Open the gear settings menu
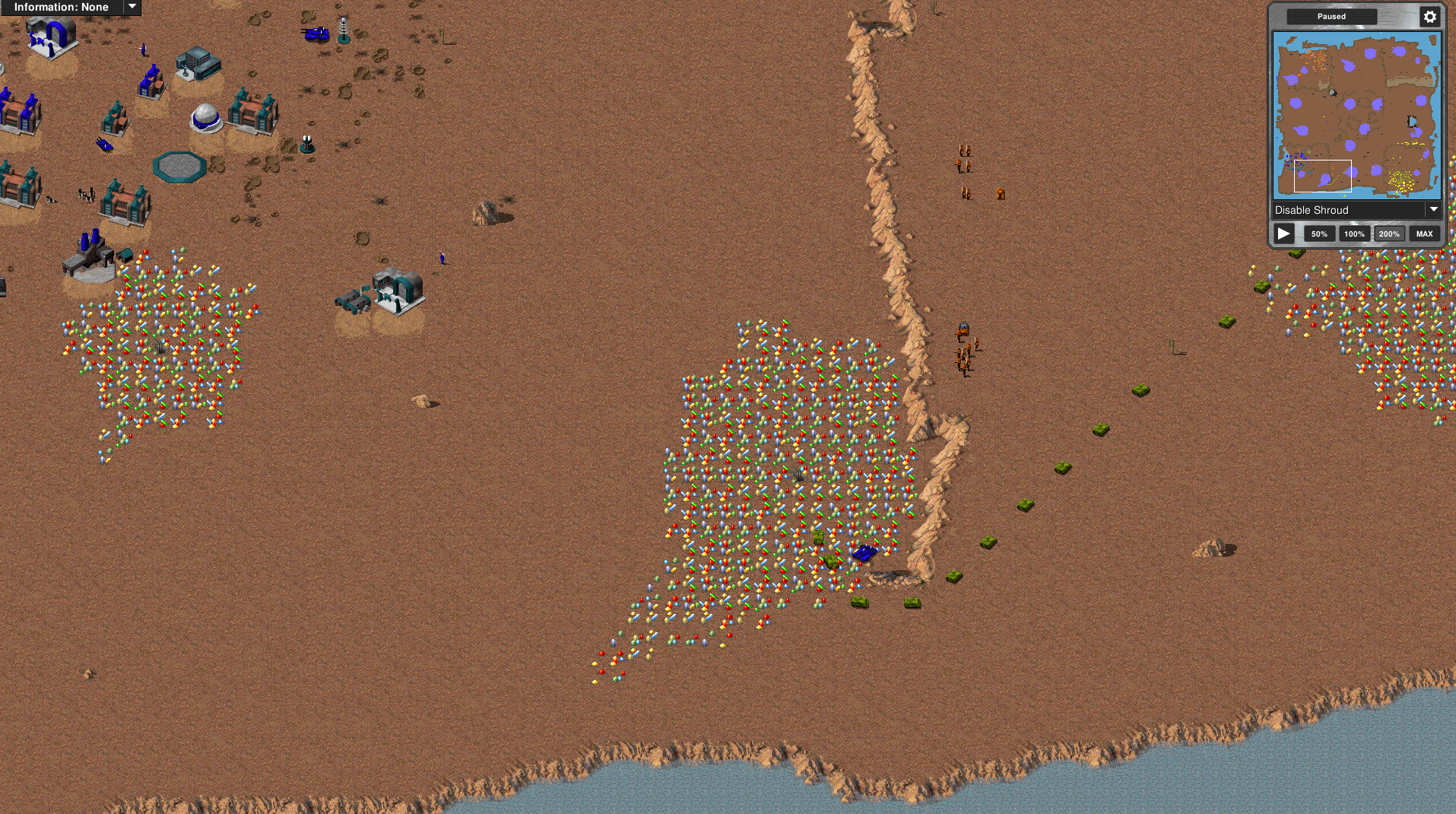 (x=1429, y=17)
